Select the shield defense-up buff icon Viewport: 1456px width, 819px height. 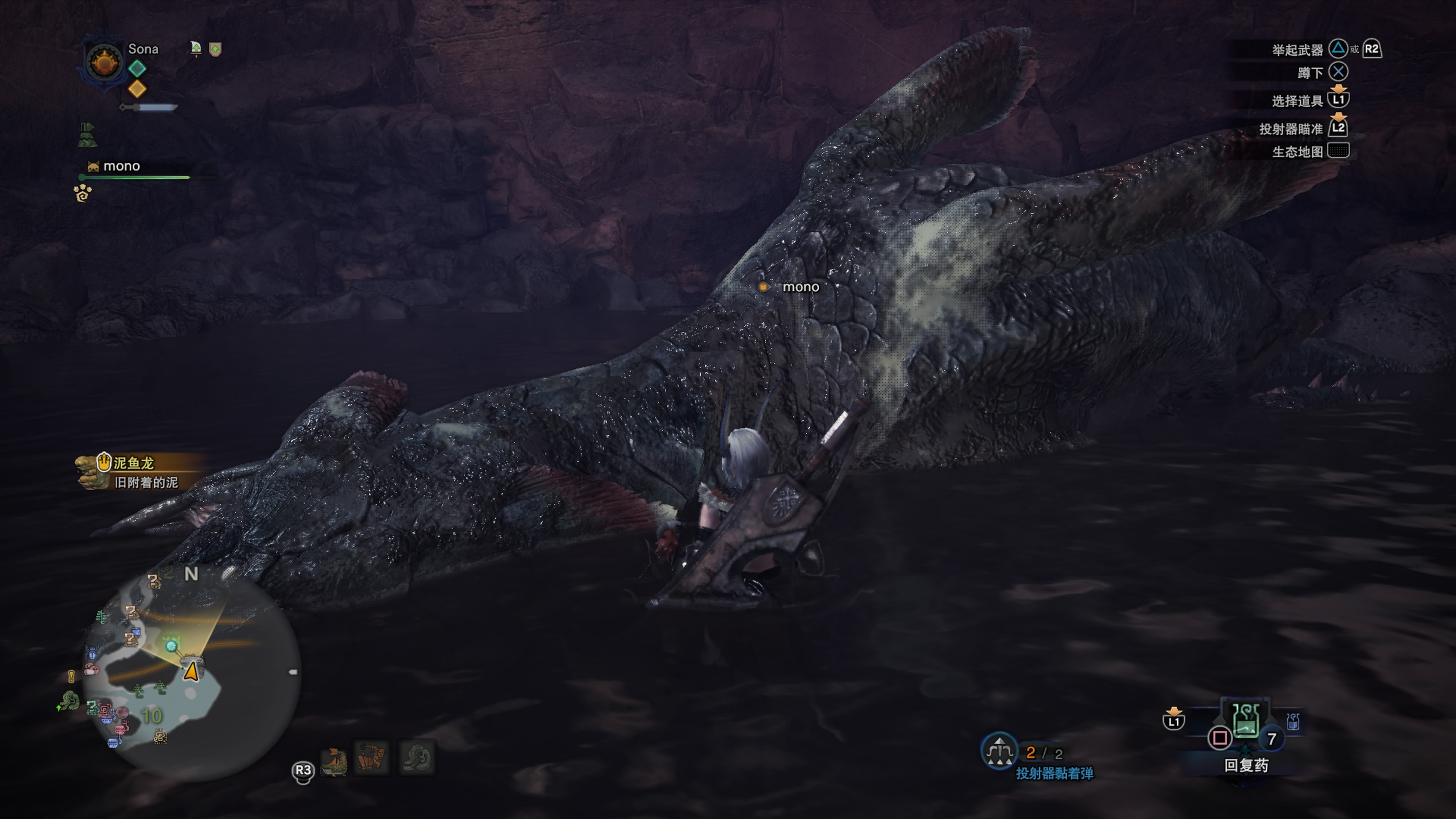tap(215, 49)
